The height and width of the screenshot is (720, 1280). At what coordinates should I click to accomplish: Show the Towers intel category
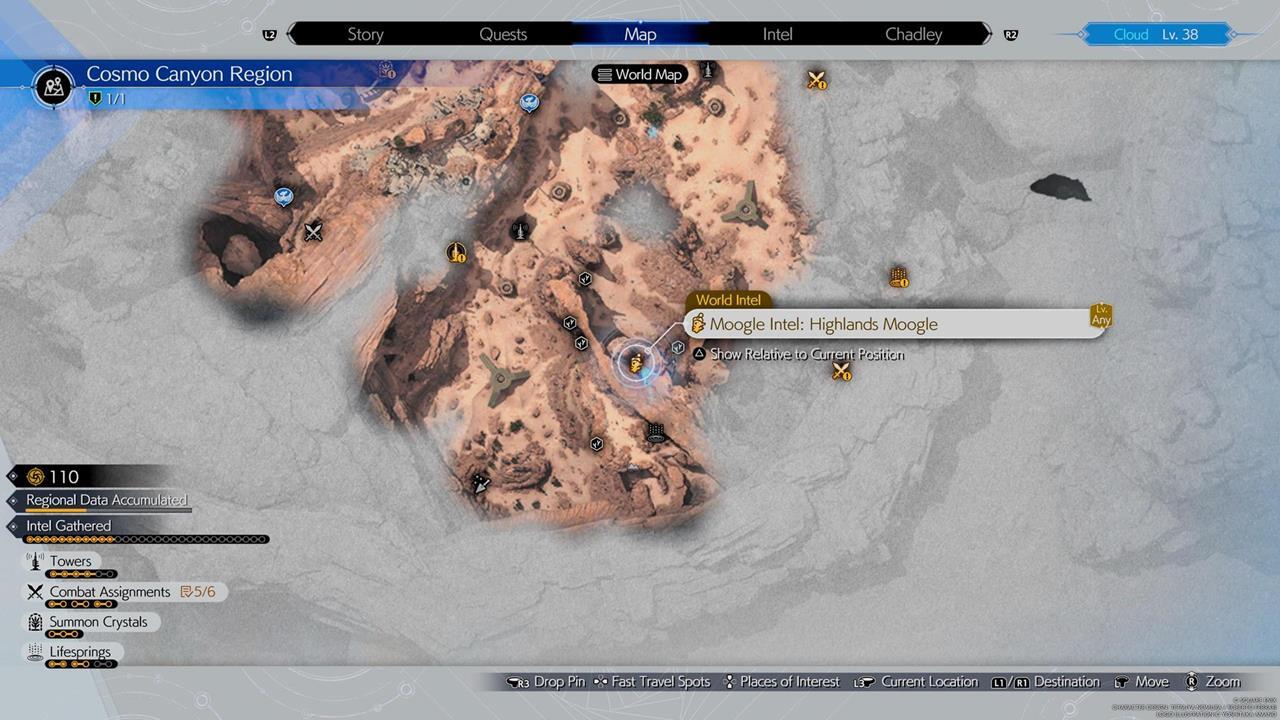click(x=70, y=562)
